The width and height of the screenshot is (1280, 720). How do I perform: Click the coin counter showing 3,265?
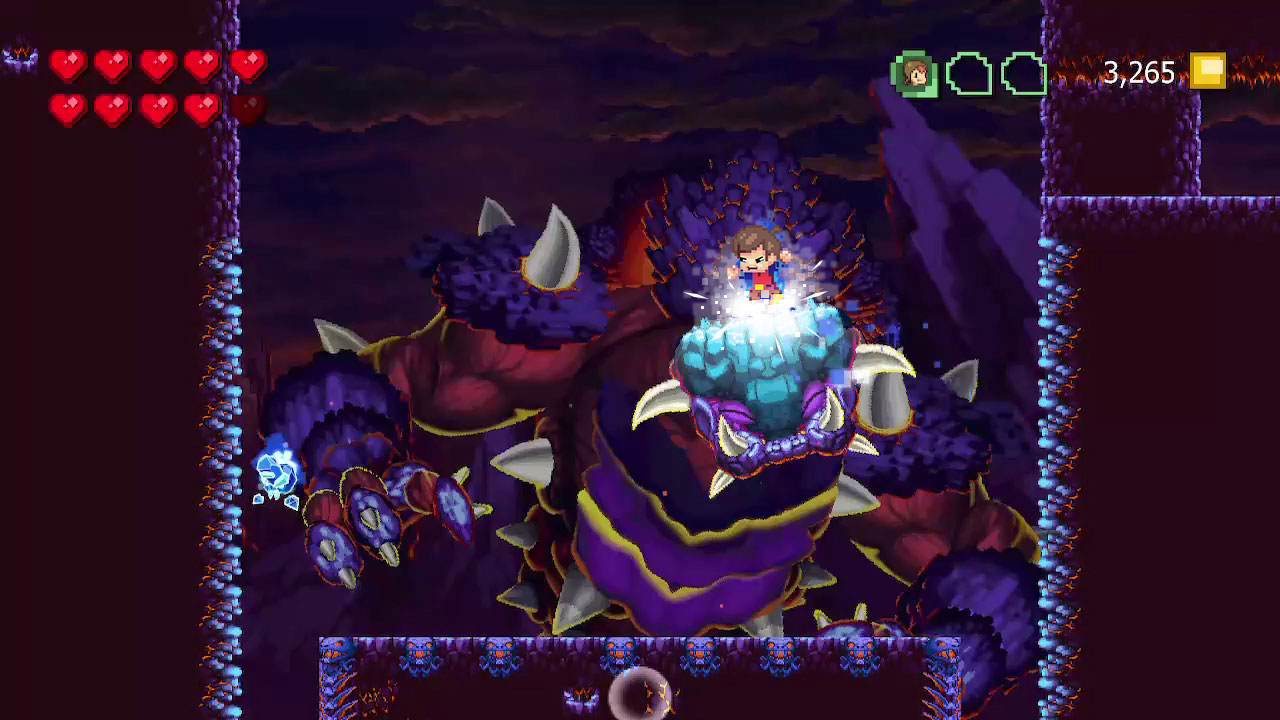point(1139,73)
